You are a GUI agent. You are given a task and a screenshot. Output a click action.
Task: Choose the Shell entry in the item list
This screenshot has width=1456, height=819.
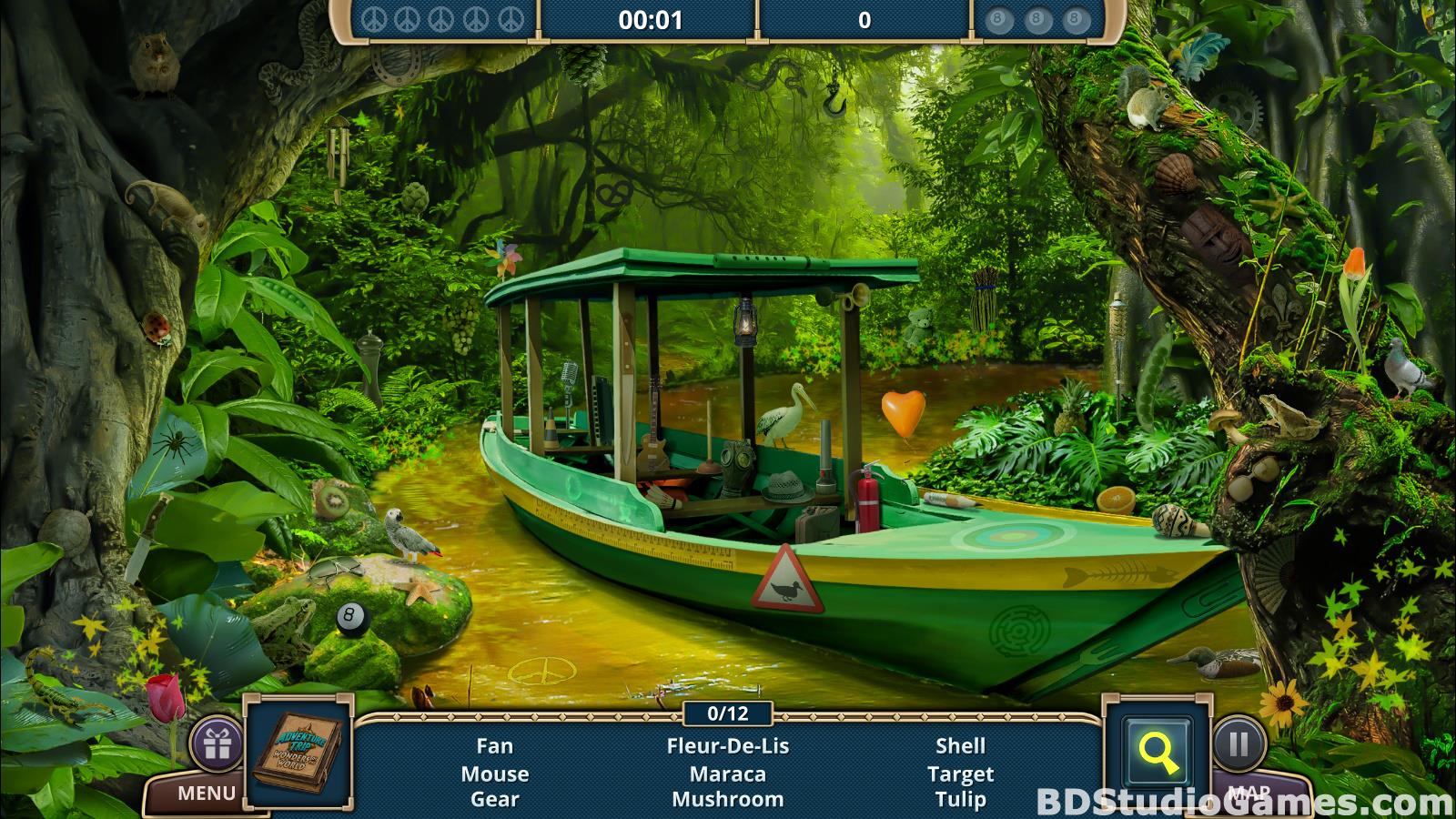click(x=961, y=746)
